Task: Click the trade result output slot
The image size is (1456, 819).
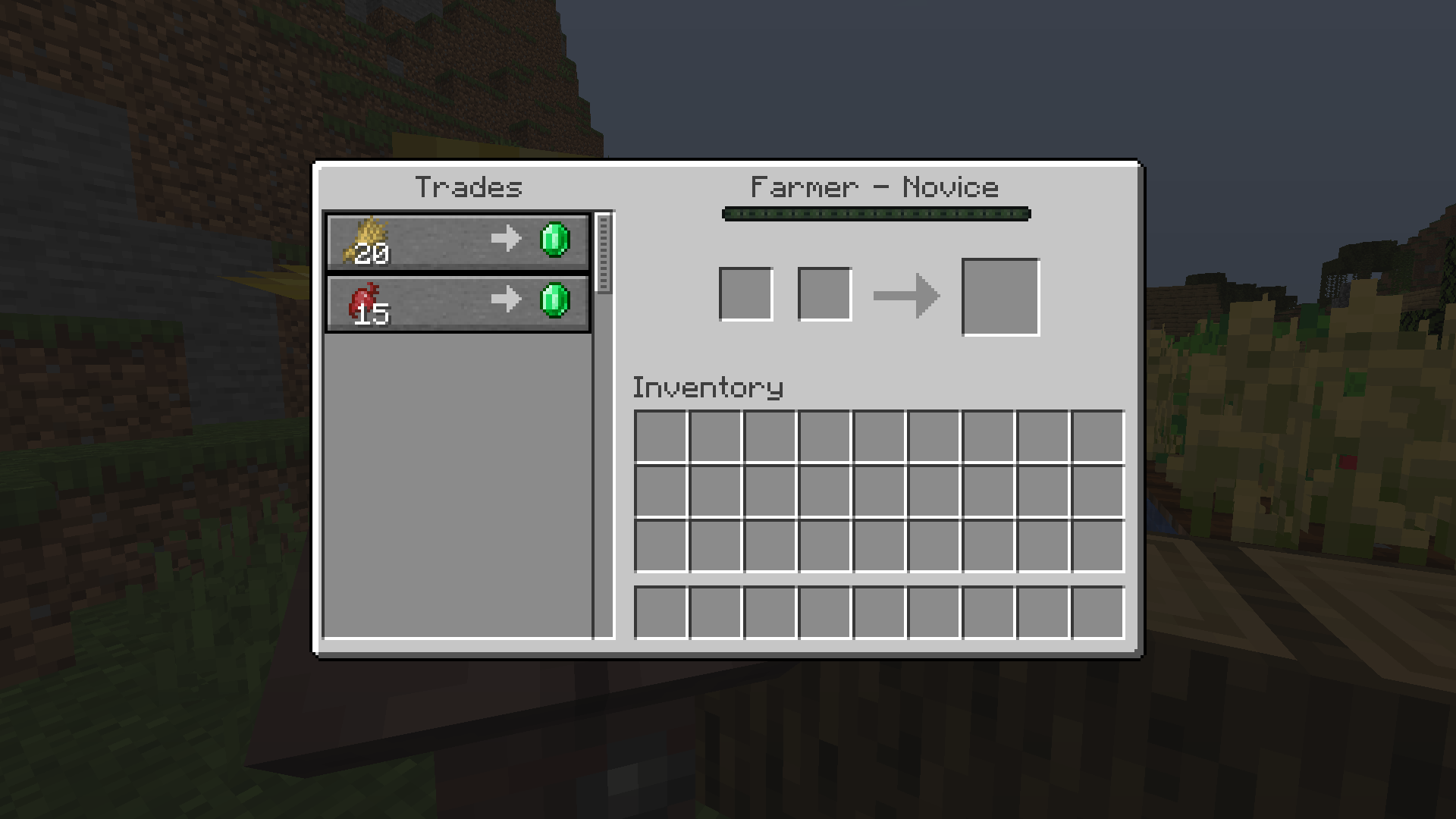Action: [x=1001, y=295]
